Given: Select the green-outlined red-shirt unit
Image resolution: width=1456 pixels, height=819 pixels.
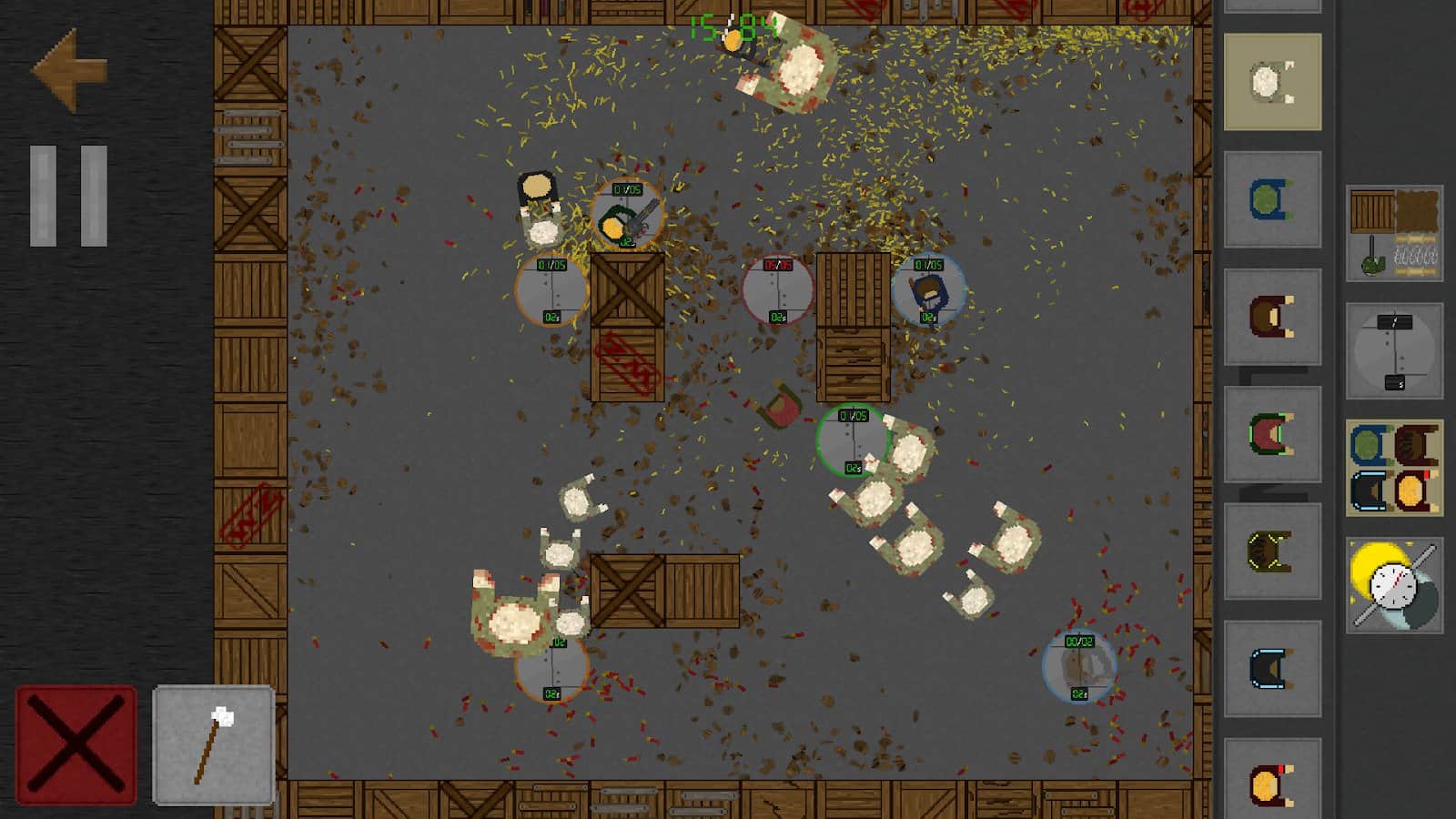Looking at the screenshot, I should point(1272,434).
